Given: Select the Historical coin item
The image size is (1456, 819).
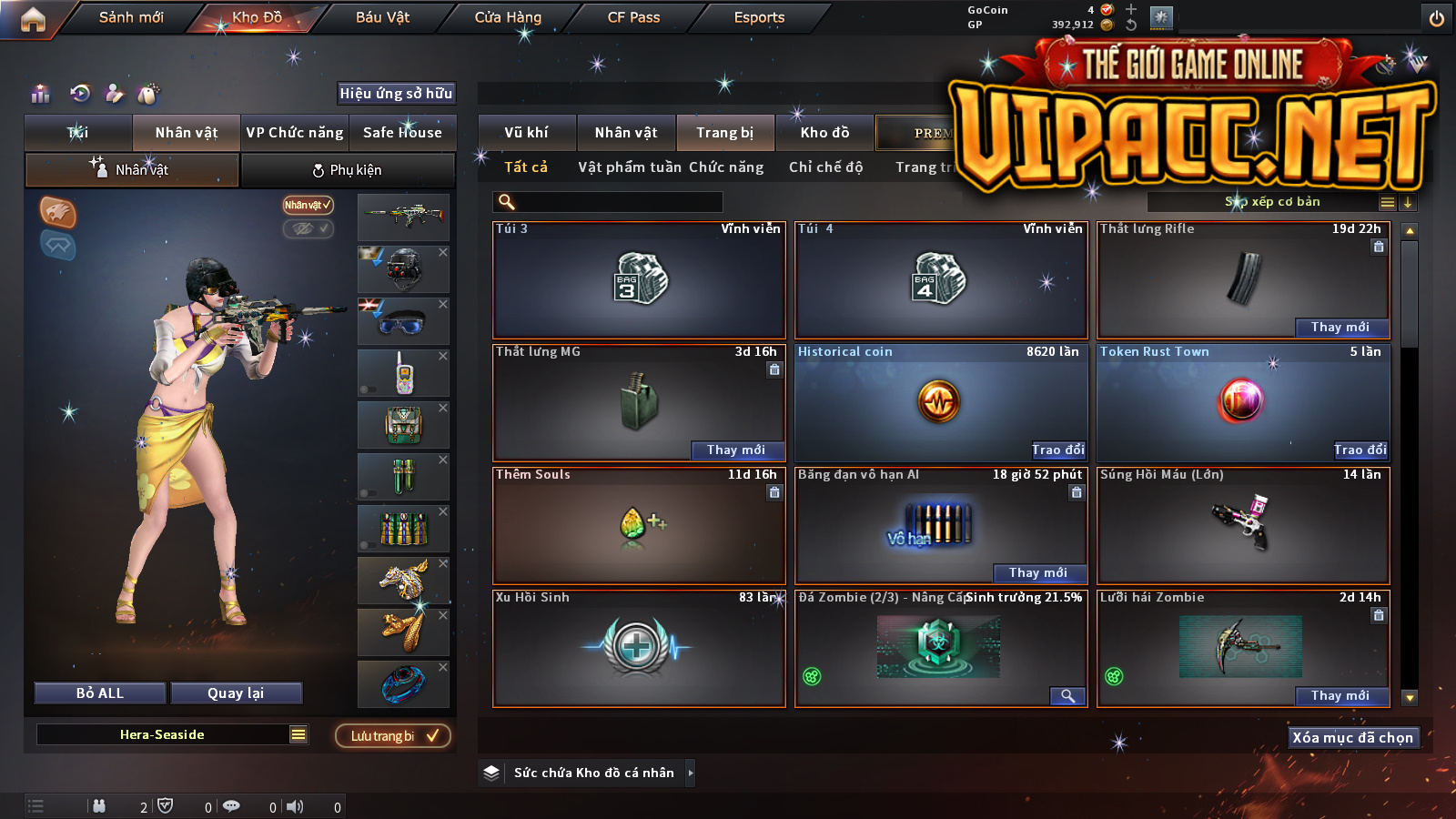Looking at the screenshot, I should tap(940, 400).
